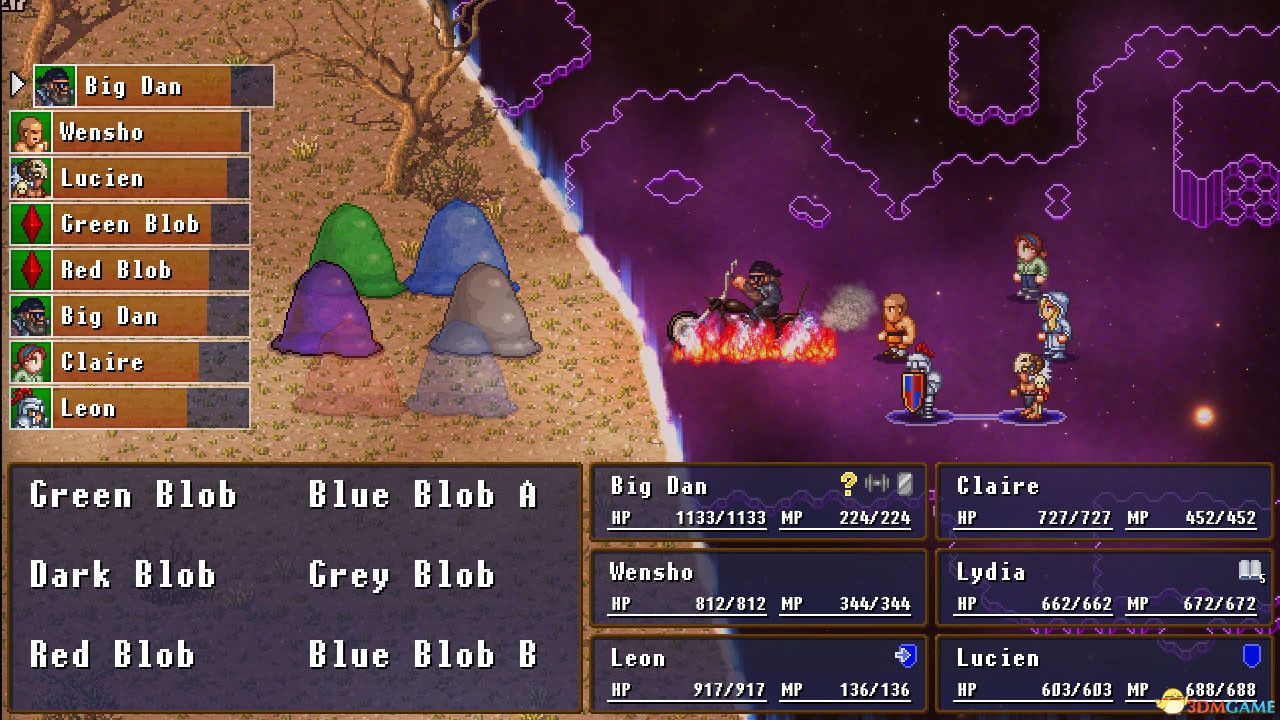1280x720 pixels.
Task: Click Wensho's HP/MP status panel
Action: coord(759,587)
